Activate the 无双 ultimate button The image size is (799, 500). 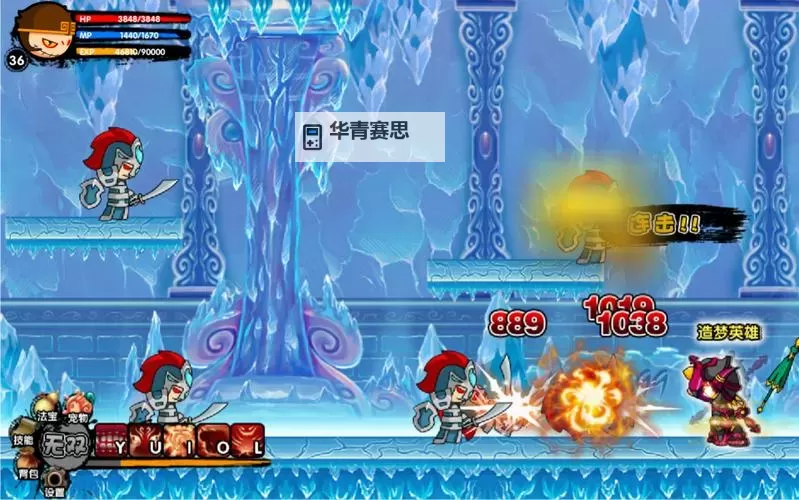pyautogui.click(x=62, y=442)
